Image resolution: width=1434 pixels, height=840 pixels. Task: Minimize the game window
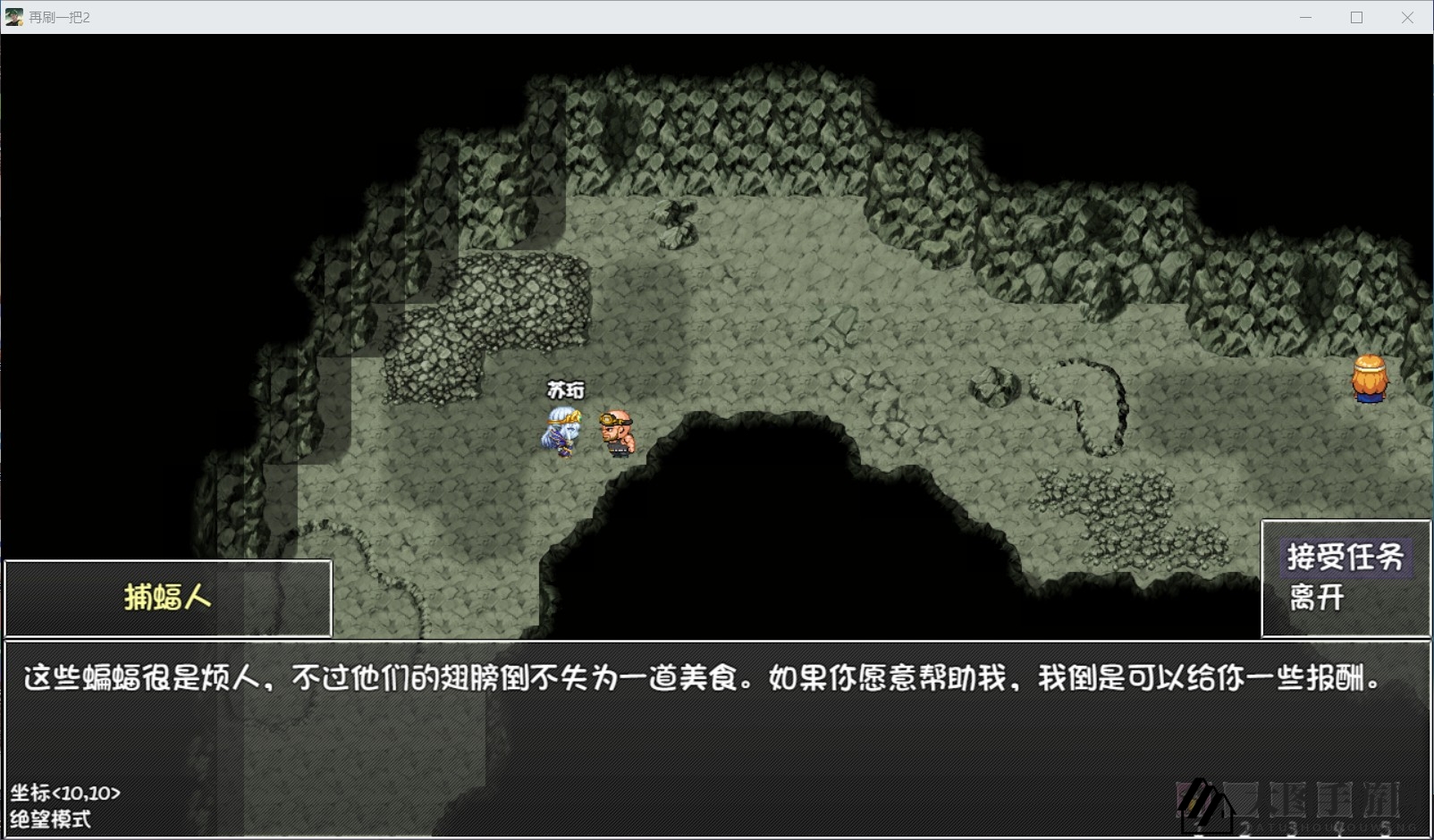coord(1305,17)
